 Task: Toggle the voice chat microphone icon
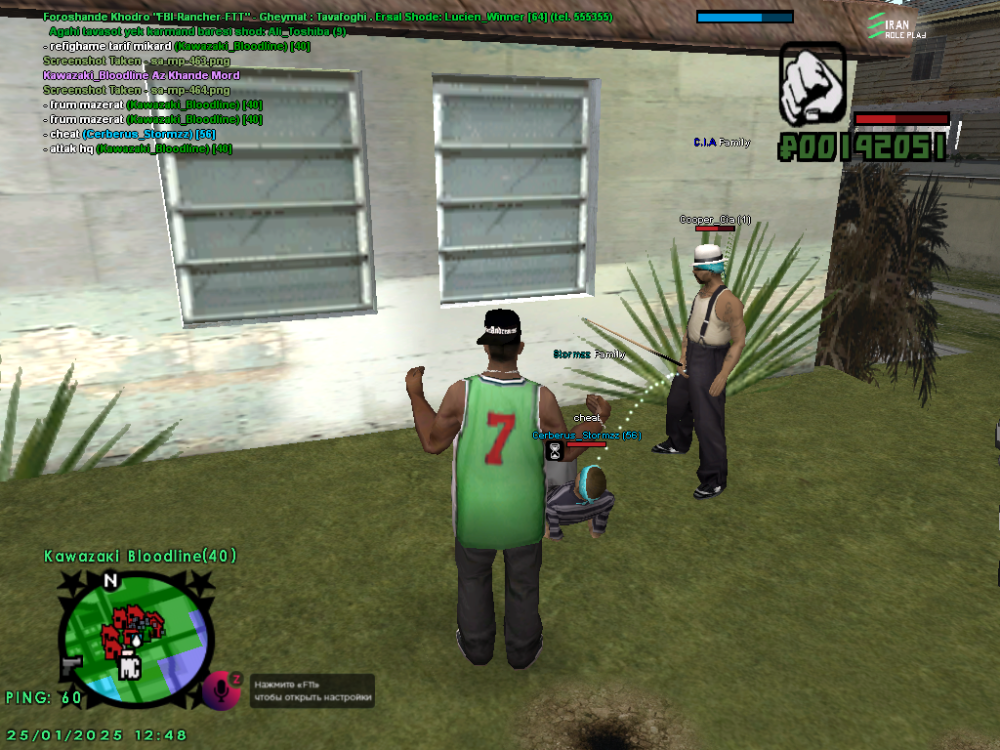pyautogui.click(x=220, y=690)
